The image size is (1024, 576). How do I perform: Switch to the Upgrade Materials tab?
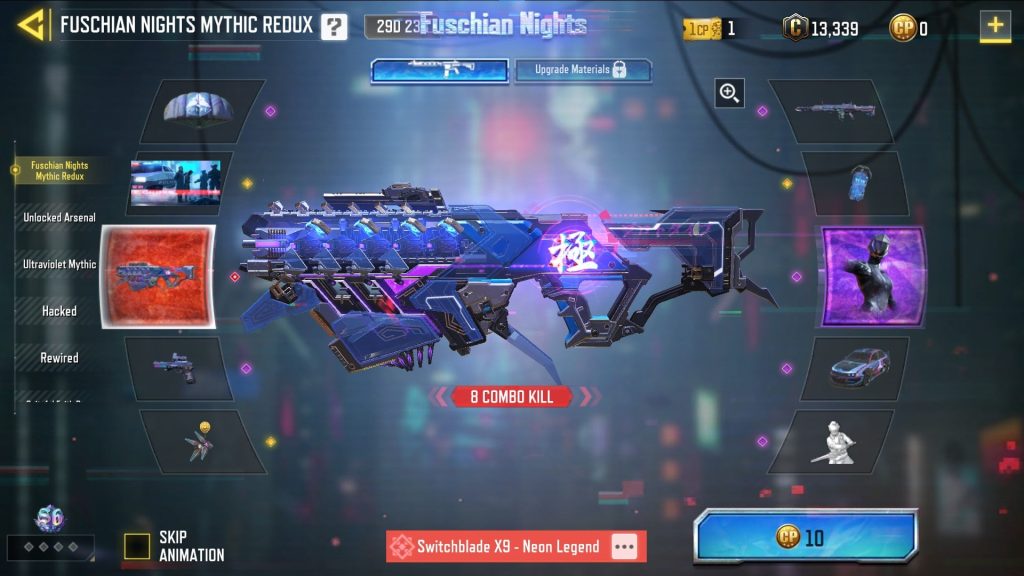click(x=584, y=70)
